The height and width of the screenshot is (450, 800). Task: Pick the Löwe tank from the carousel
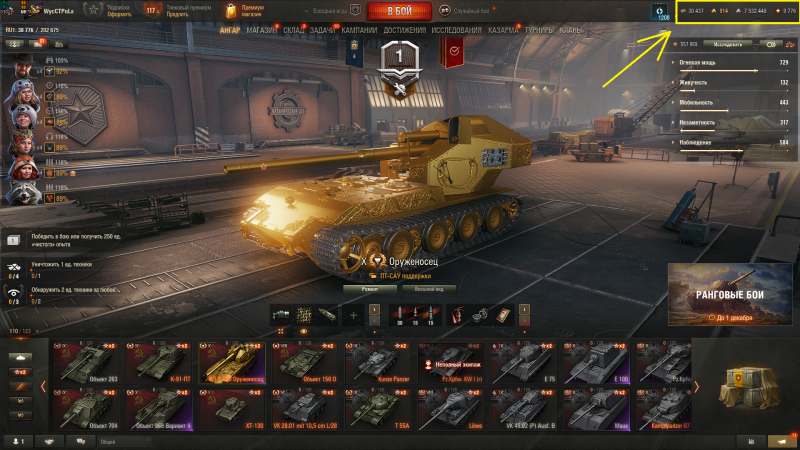coord(448,406)
